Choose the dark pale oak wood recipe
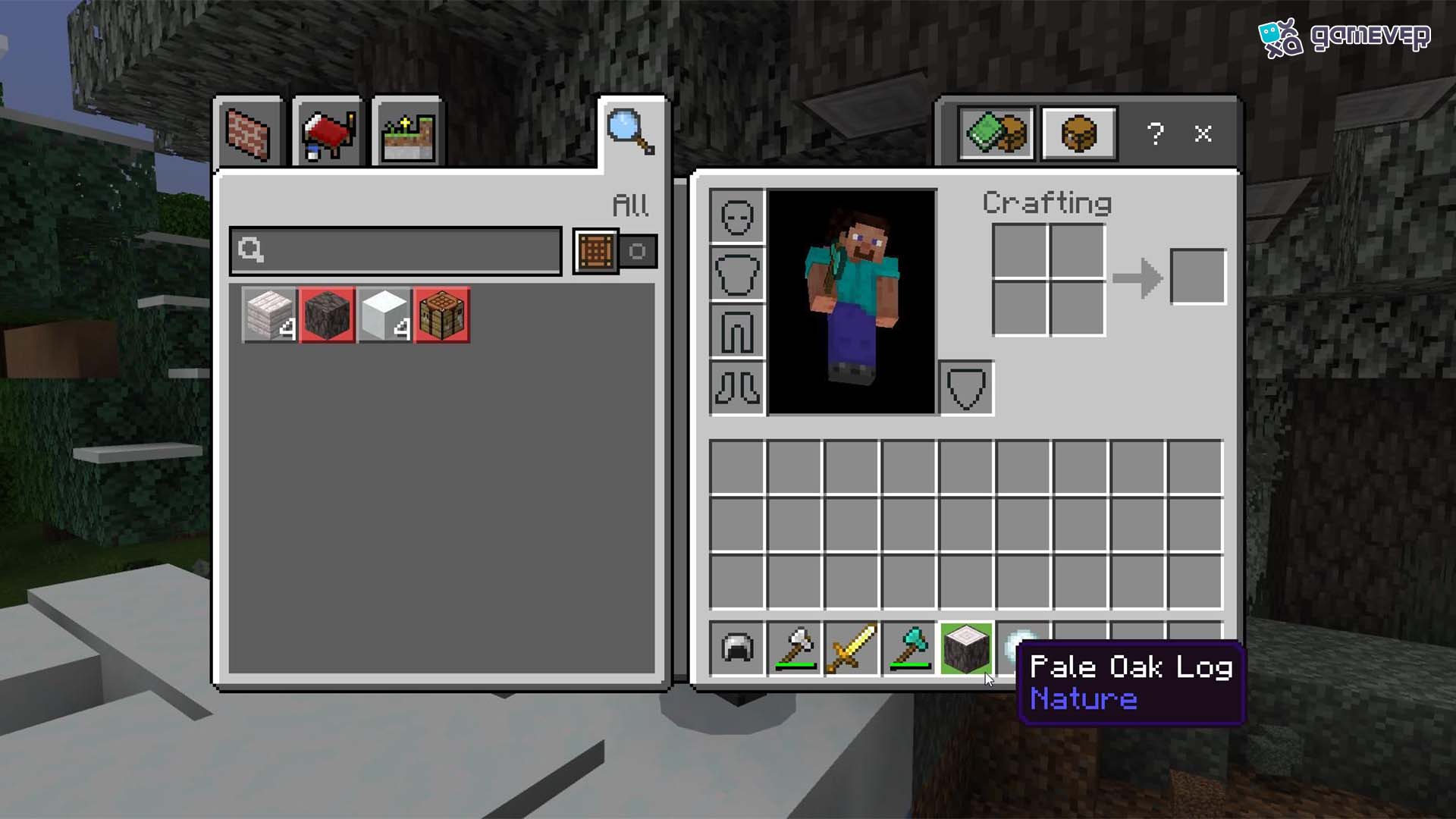 pyautogui.click(x=328, y=315)
